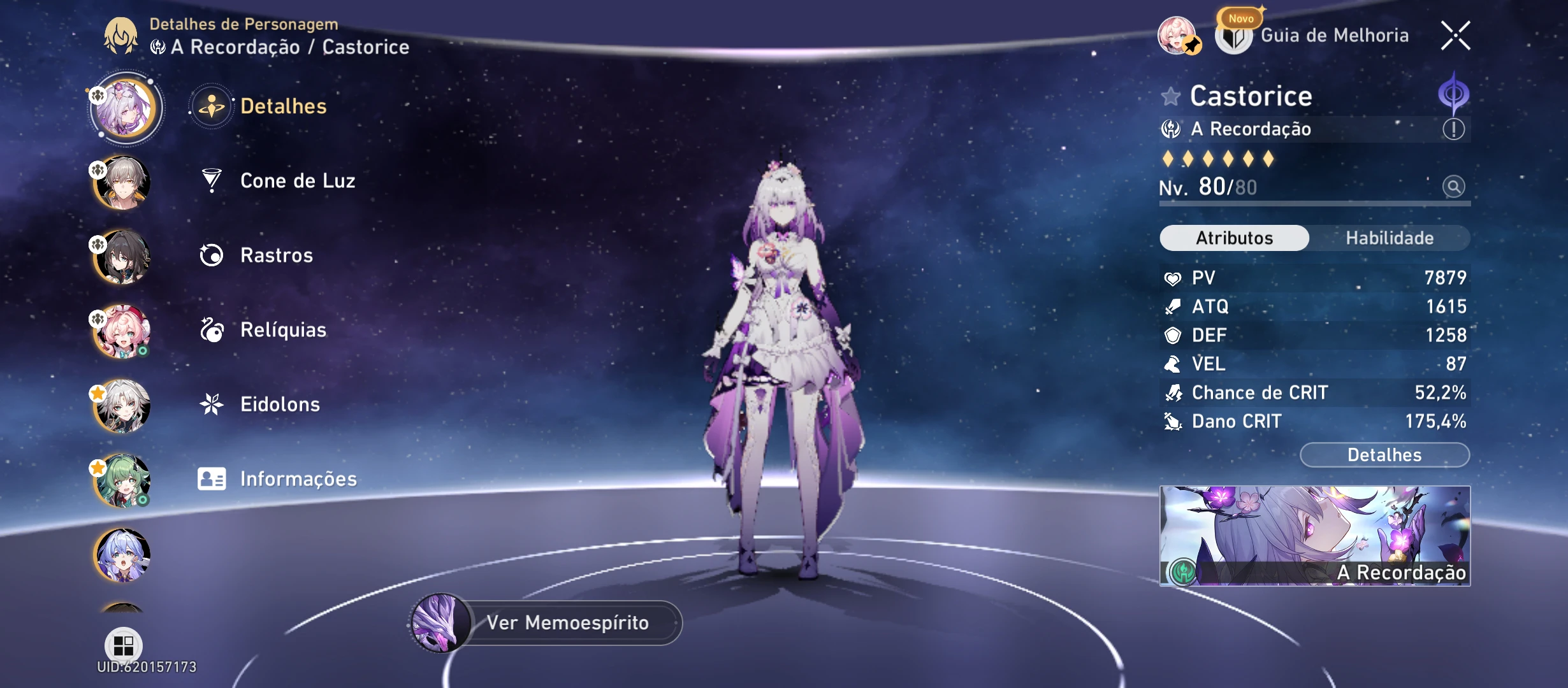This screenshot has width=1568, height=688.
Task: Select the Atributos tab
Action: [1233, 238]
